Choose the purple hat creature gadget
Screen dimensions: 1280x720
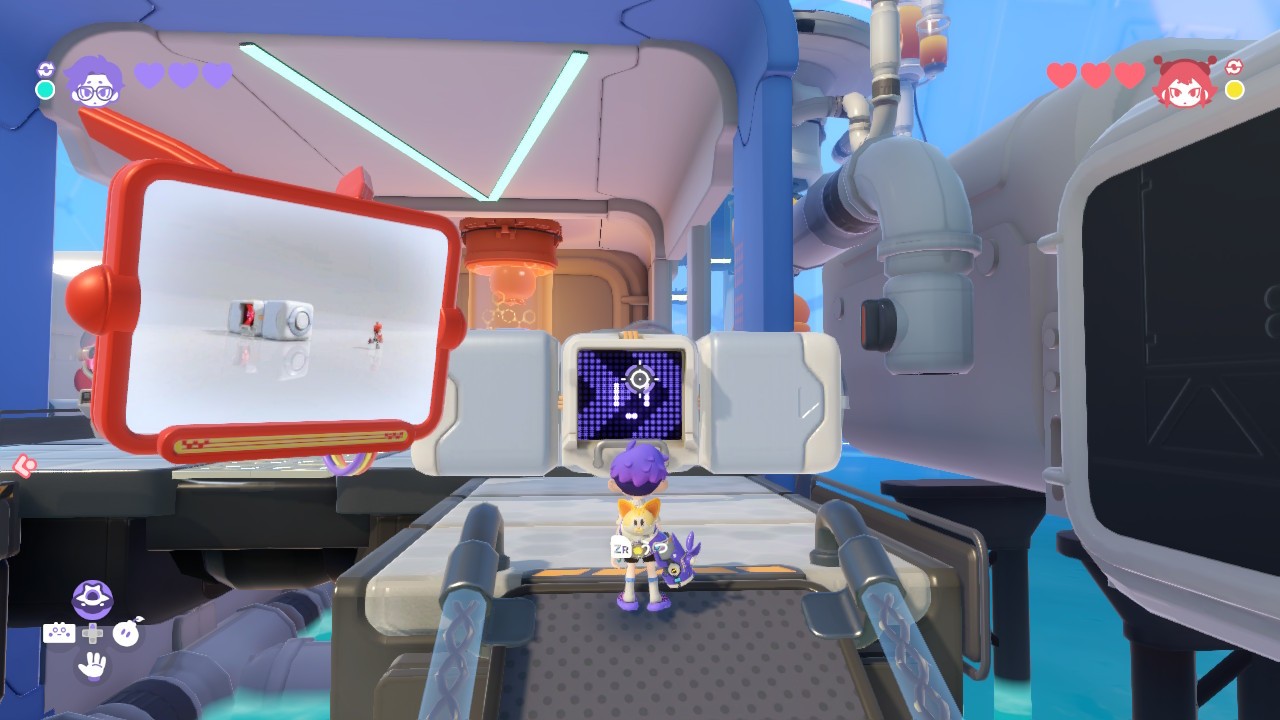tap(92, 600)
